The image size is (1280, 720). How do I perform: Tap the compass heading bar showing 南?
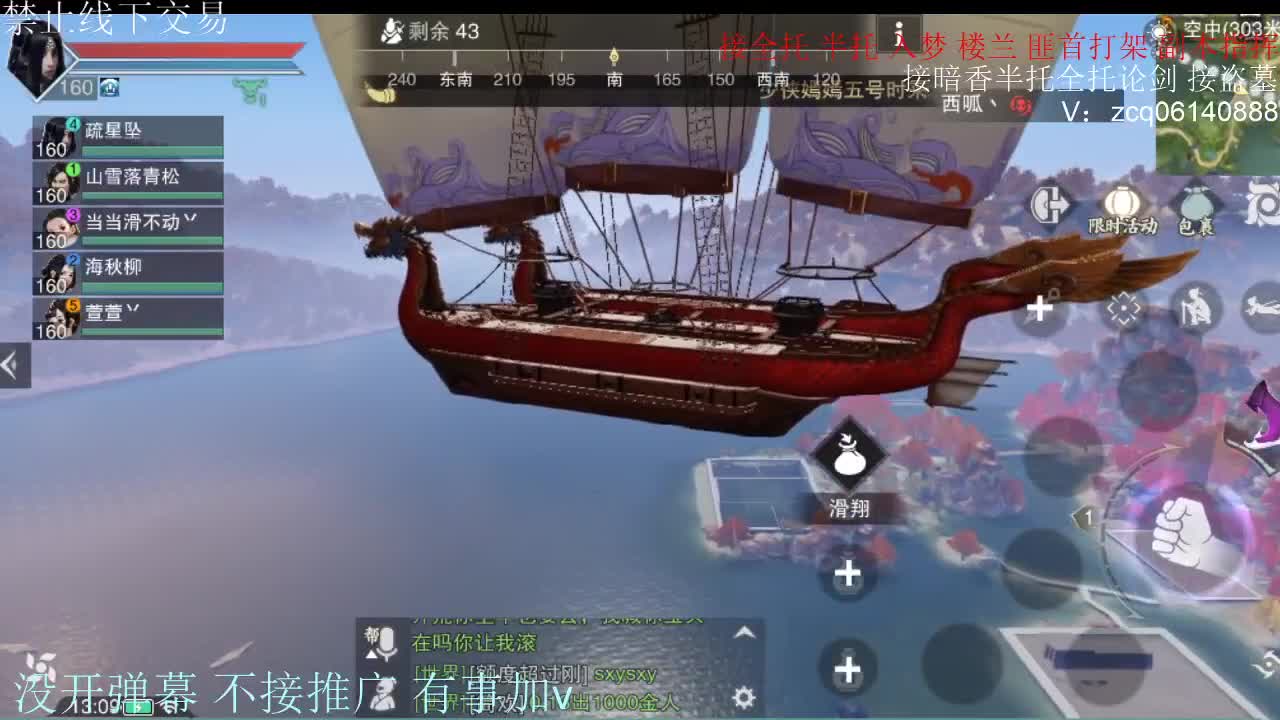(614, 76)
